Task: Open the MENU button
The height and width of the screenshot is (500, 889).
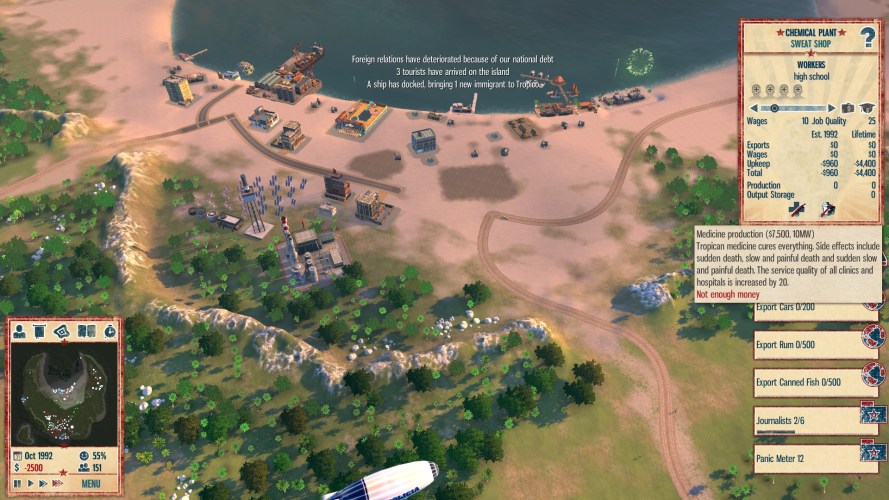Action: [91, 483]
